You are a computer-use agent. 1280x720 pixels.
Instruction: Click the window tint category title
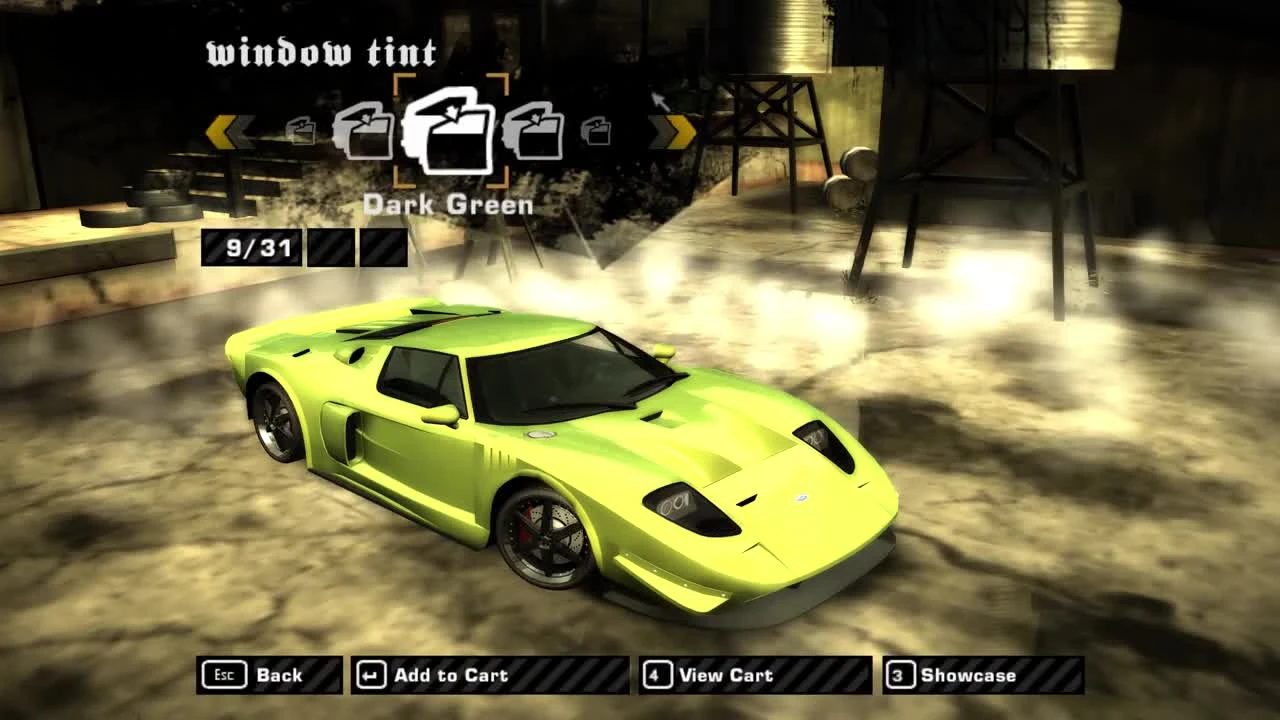[x=320, y=52]
